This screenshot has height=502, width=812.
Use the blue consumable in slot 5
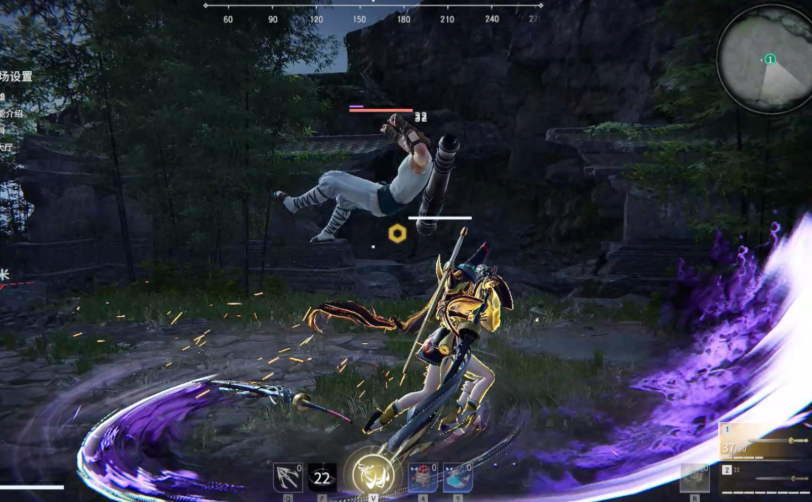click(x=458, y=477)
